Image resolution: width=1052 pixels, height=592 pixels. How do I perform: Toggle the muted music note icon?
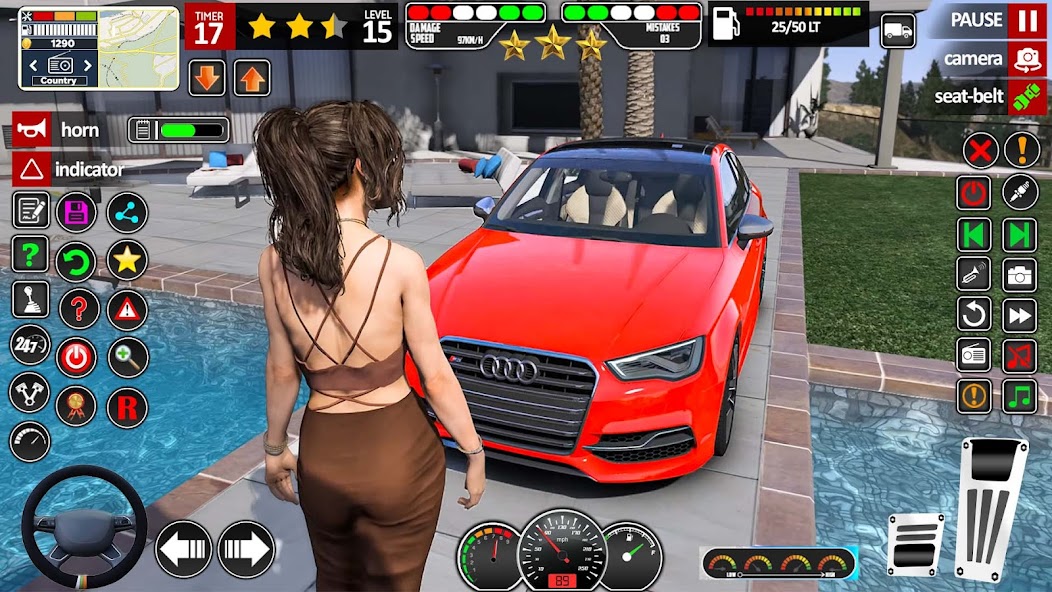click(1021, 356)
